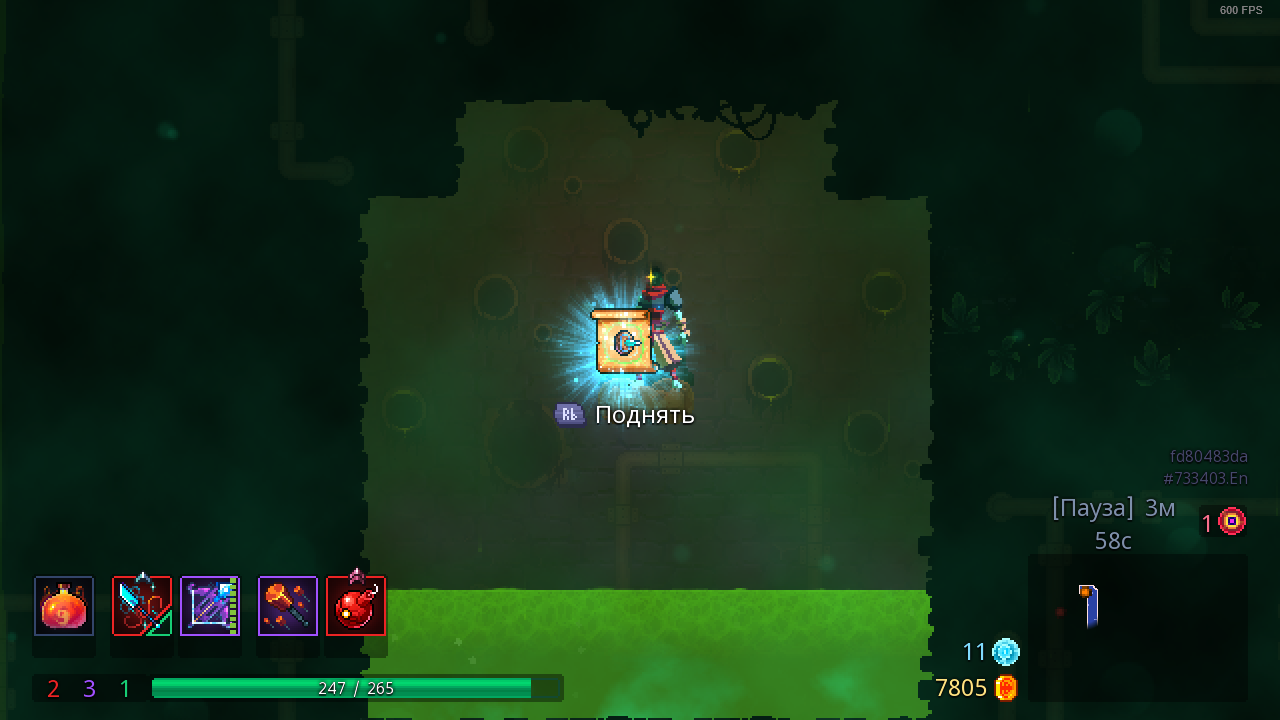Select the health flask in the hotbar

[x=63, y=605]
